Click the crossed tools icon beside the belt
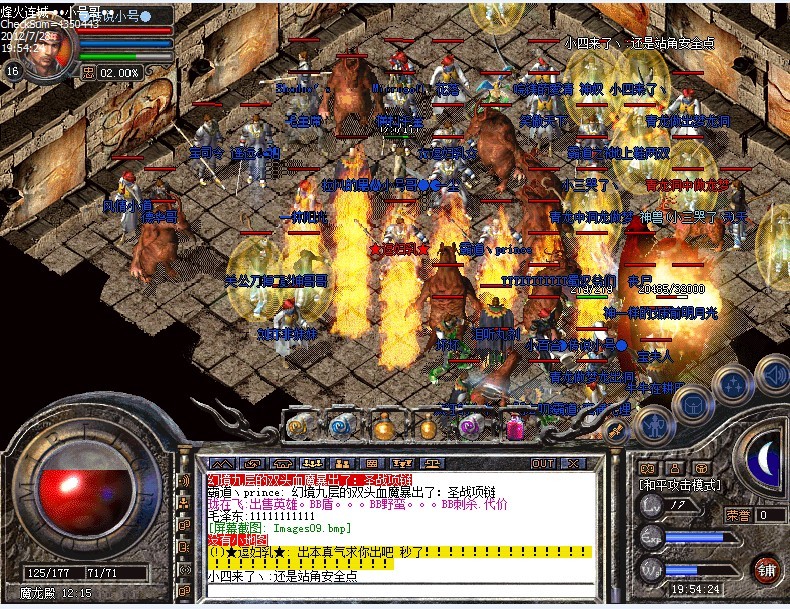The width and height of the screenshot is (790, 609). coord(616,430)
